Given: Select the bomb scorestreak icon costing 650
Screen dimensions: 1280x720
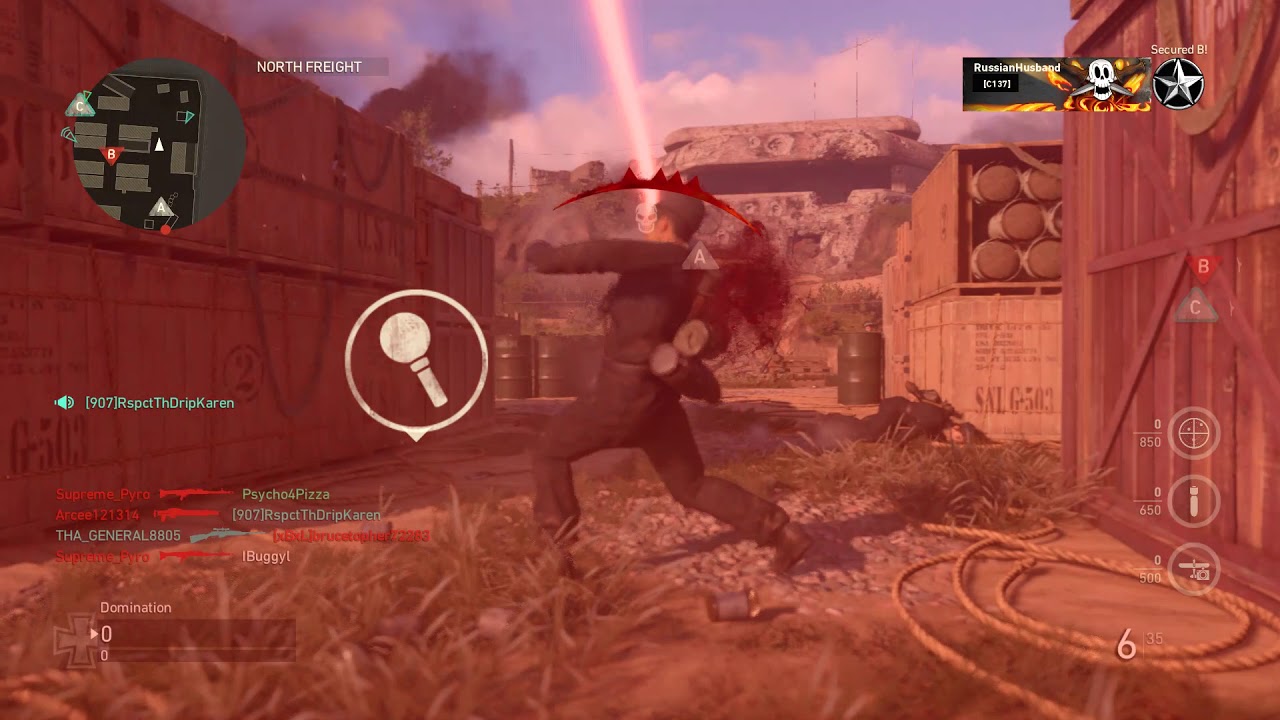Looking at the screenshot, I should point(1194,501).
